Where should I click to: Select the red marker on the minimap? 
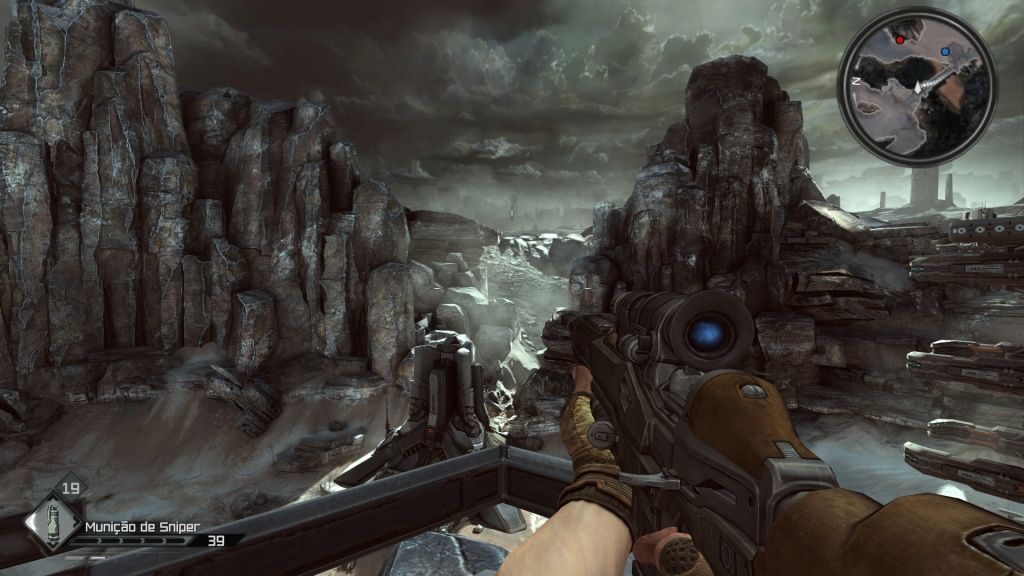click(900, 40)
